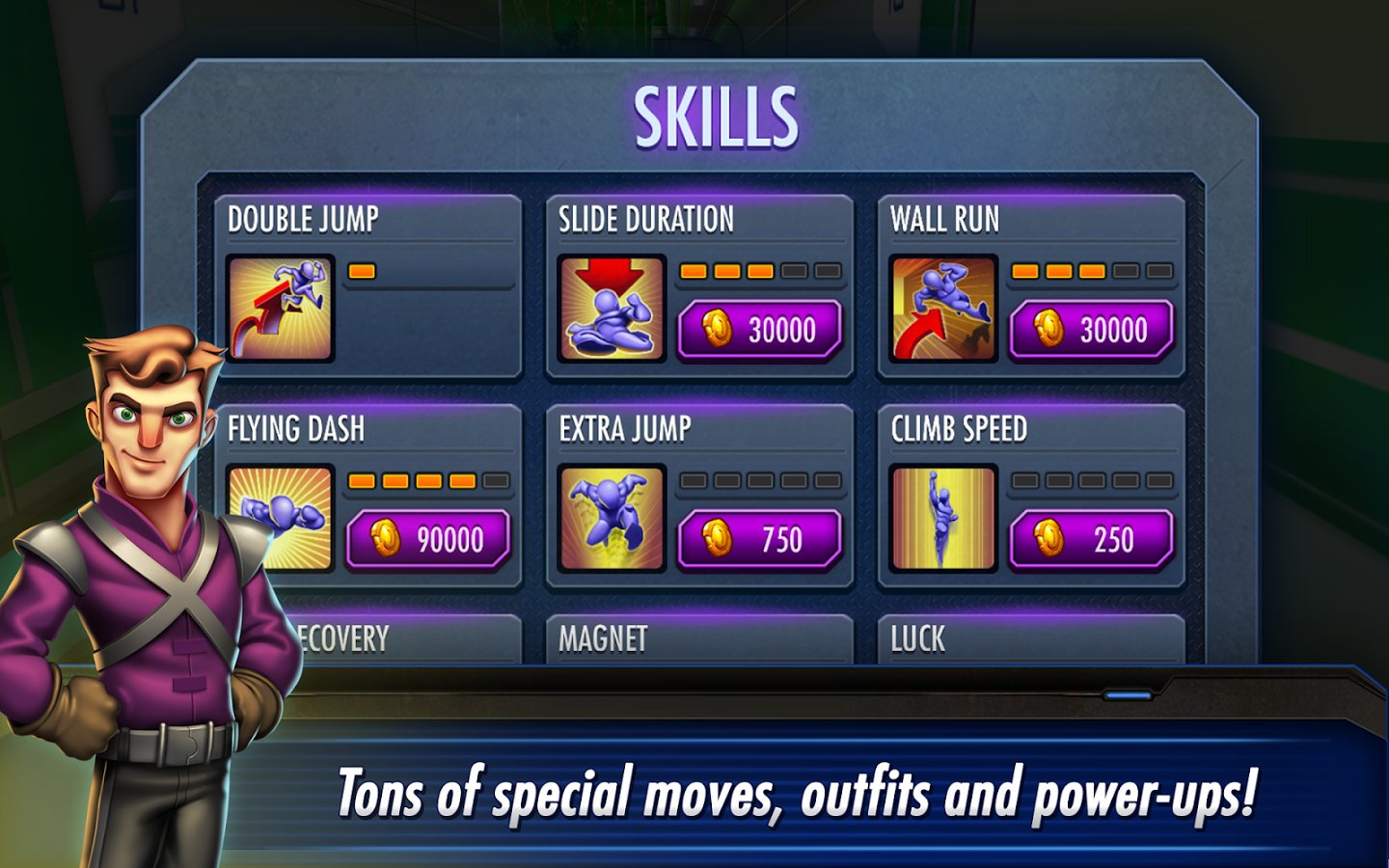Purchase the Wall Run upgrade for 30000
Screen dimensions: 1389x868
point(1091,330)
